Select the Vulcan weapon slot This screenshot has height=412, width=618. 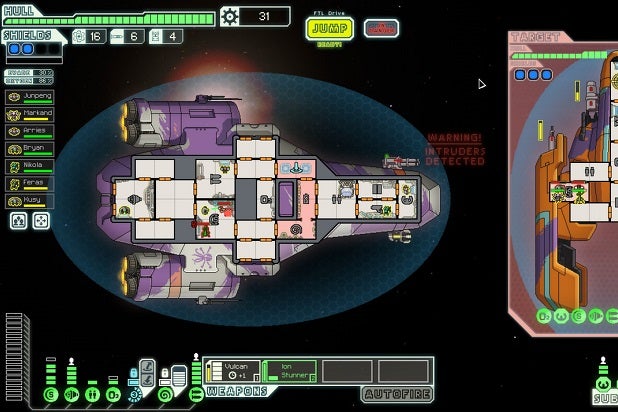pyautogui.click(x=232, y=370)
